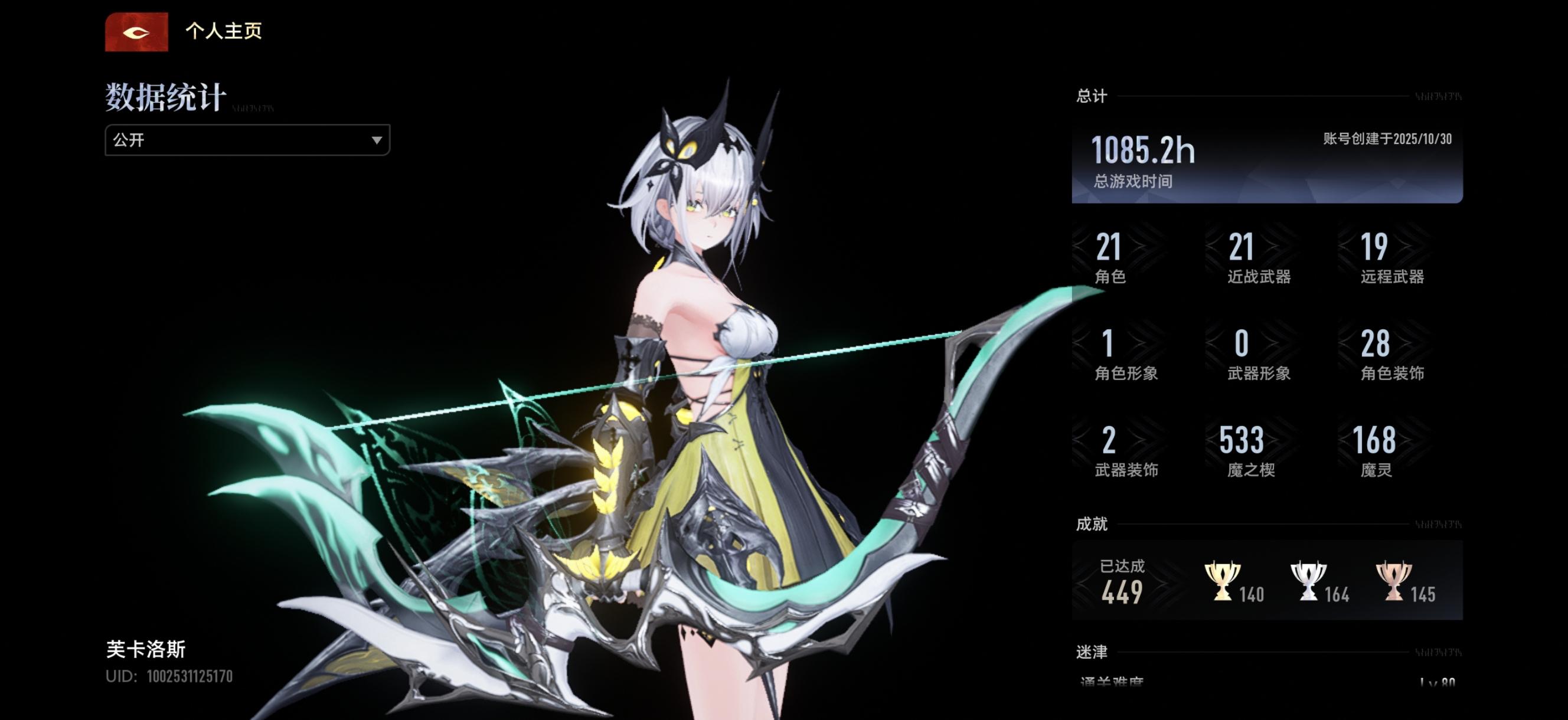Open the 公开 visibility dropdown

point(247,140)
